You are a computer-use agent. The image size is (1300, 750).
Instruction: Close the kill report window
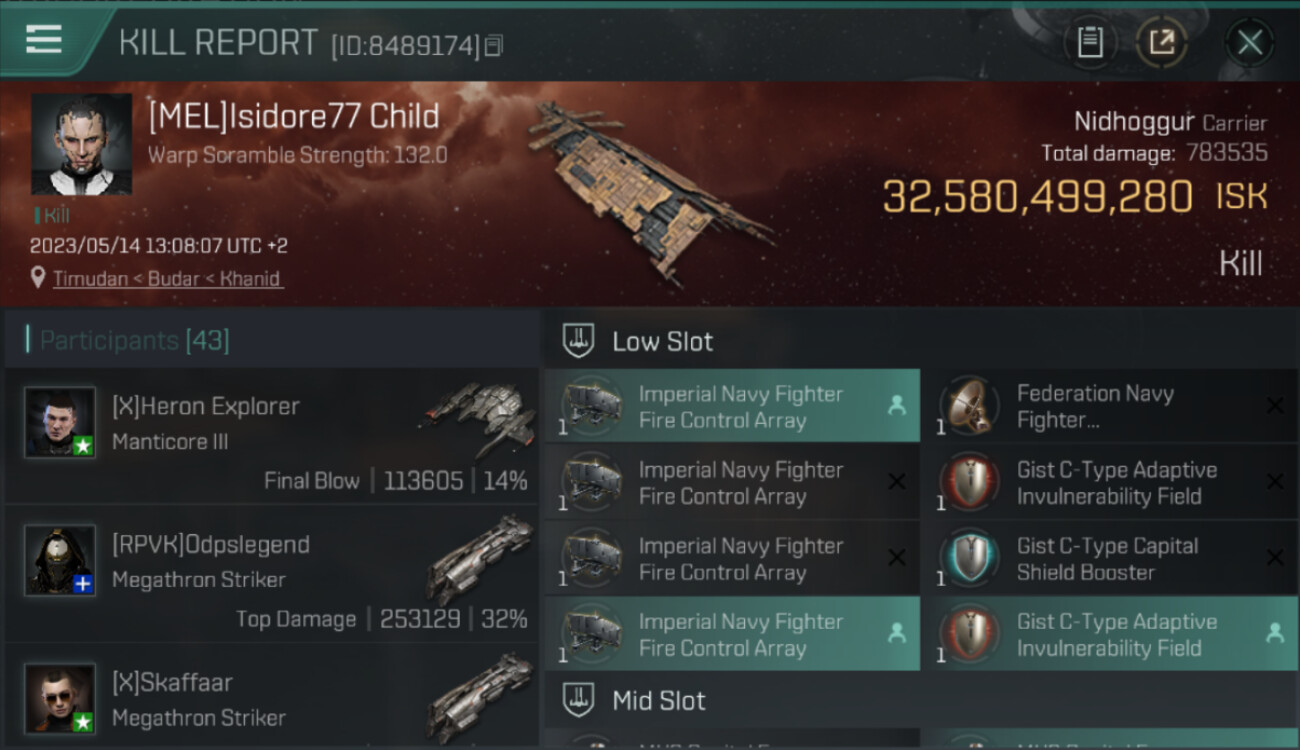point(1249,42)
